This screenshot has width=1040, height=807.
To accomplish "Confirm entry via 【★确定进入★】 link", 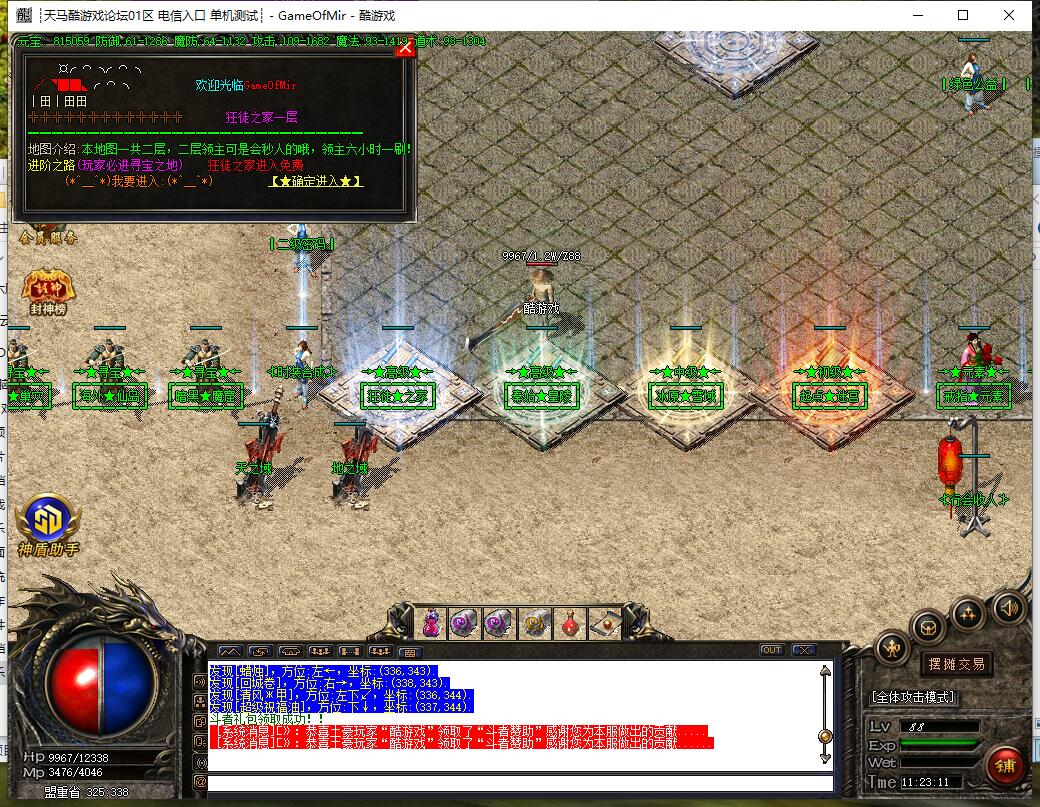I will tap(316, 181).
